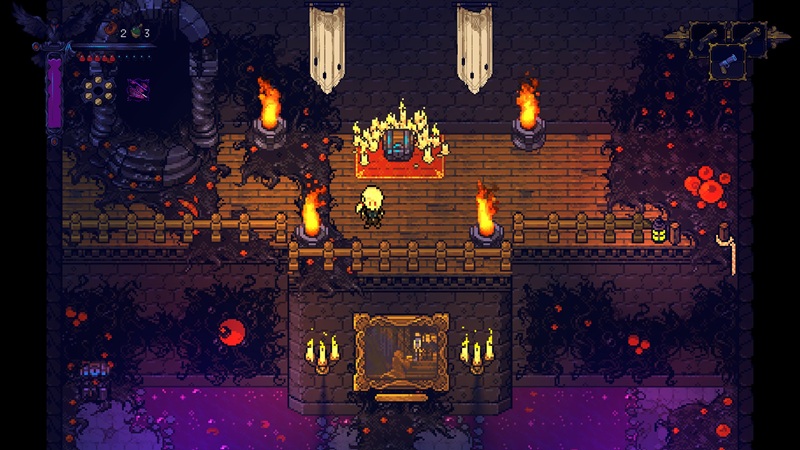Click the green bomb item icon
Screen dimensions: 800x450
pos(137,33)
